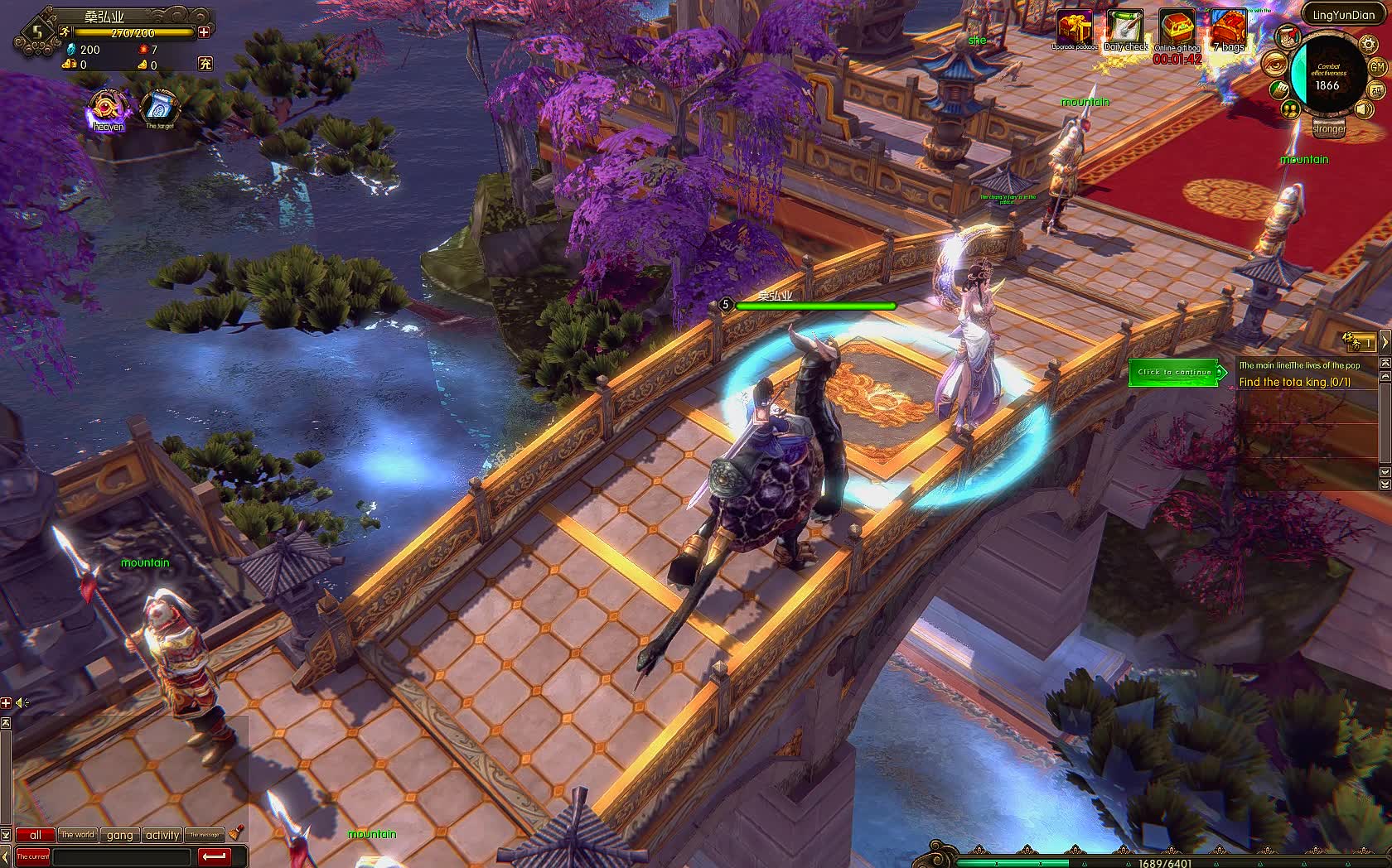This screenshot has height=868, width=1392.
Task: Expand the quest tracker arrow panel
Action: [x=1385, y=342]
